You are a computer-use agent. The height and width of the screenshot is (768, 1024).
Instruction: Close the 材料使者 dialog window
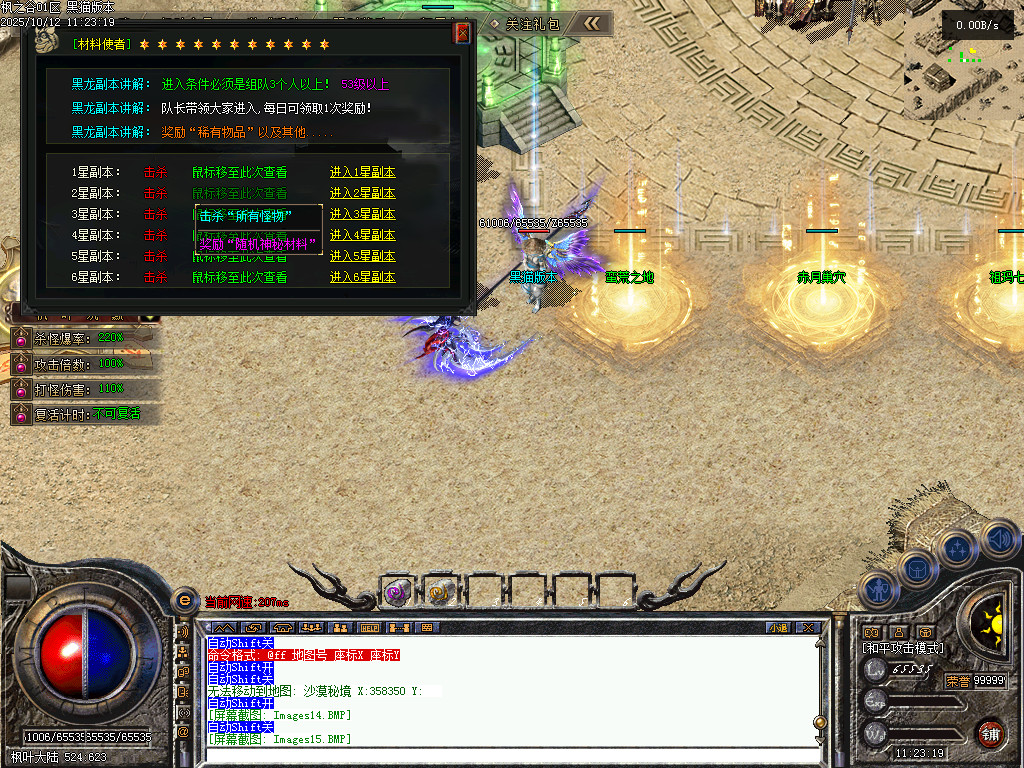[462, 33]
